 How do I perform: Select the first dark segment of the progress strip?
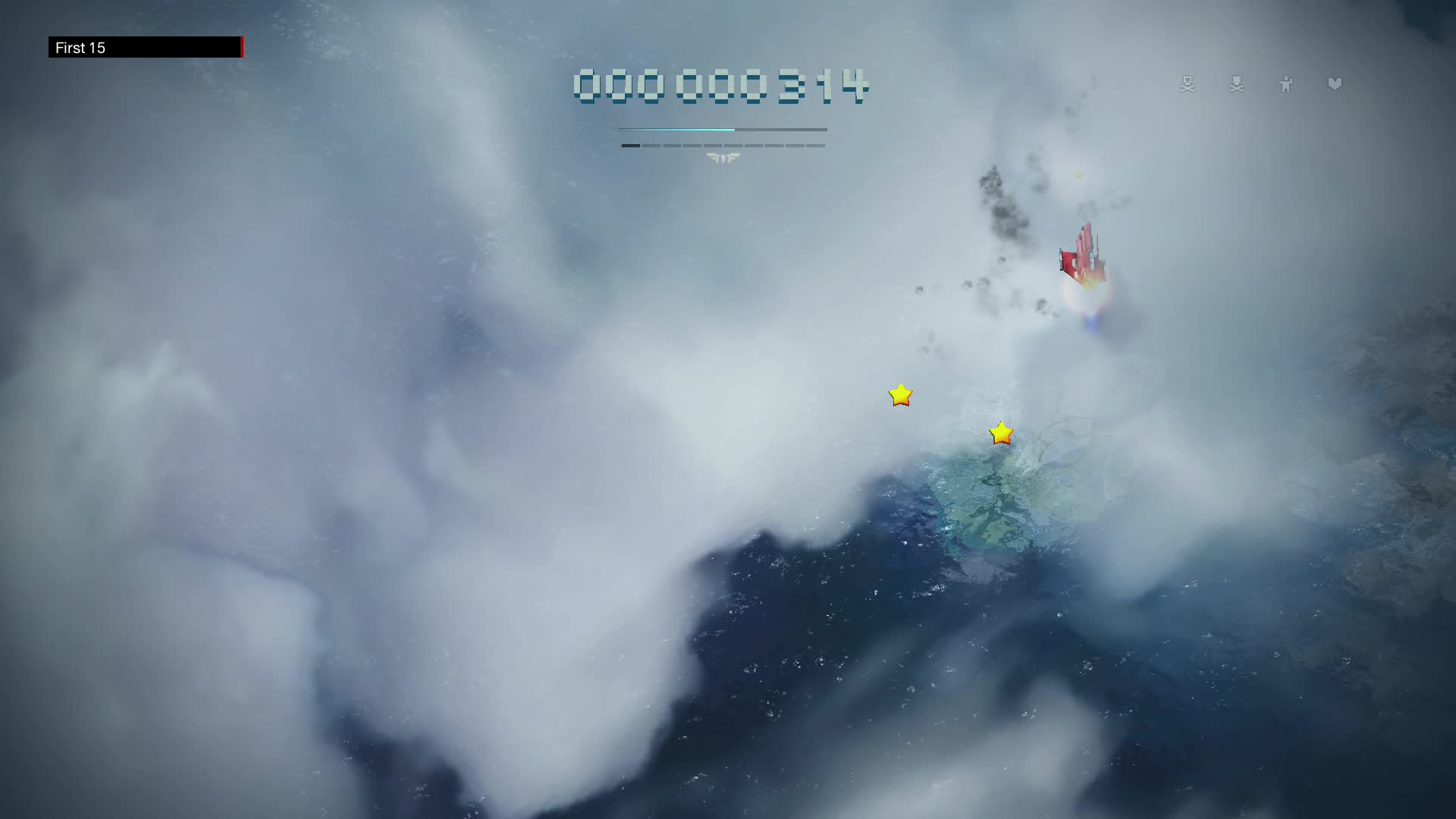631,145
